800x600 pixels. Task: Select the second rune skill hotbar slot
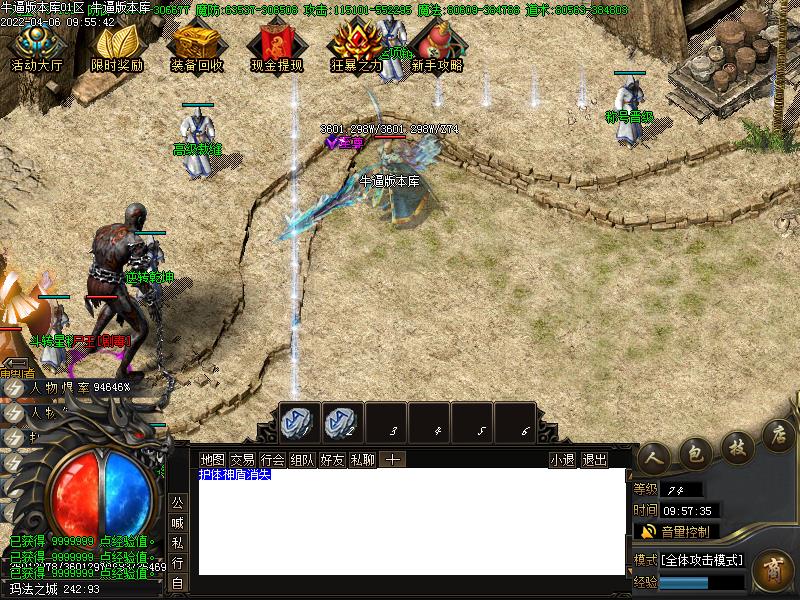[x=343, y=422]
